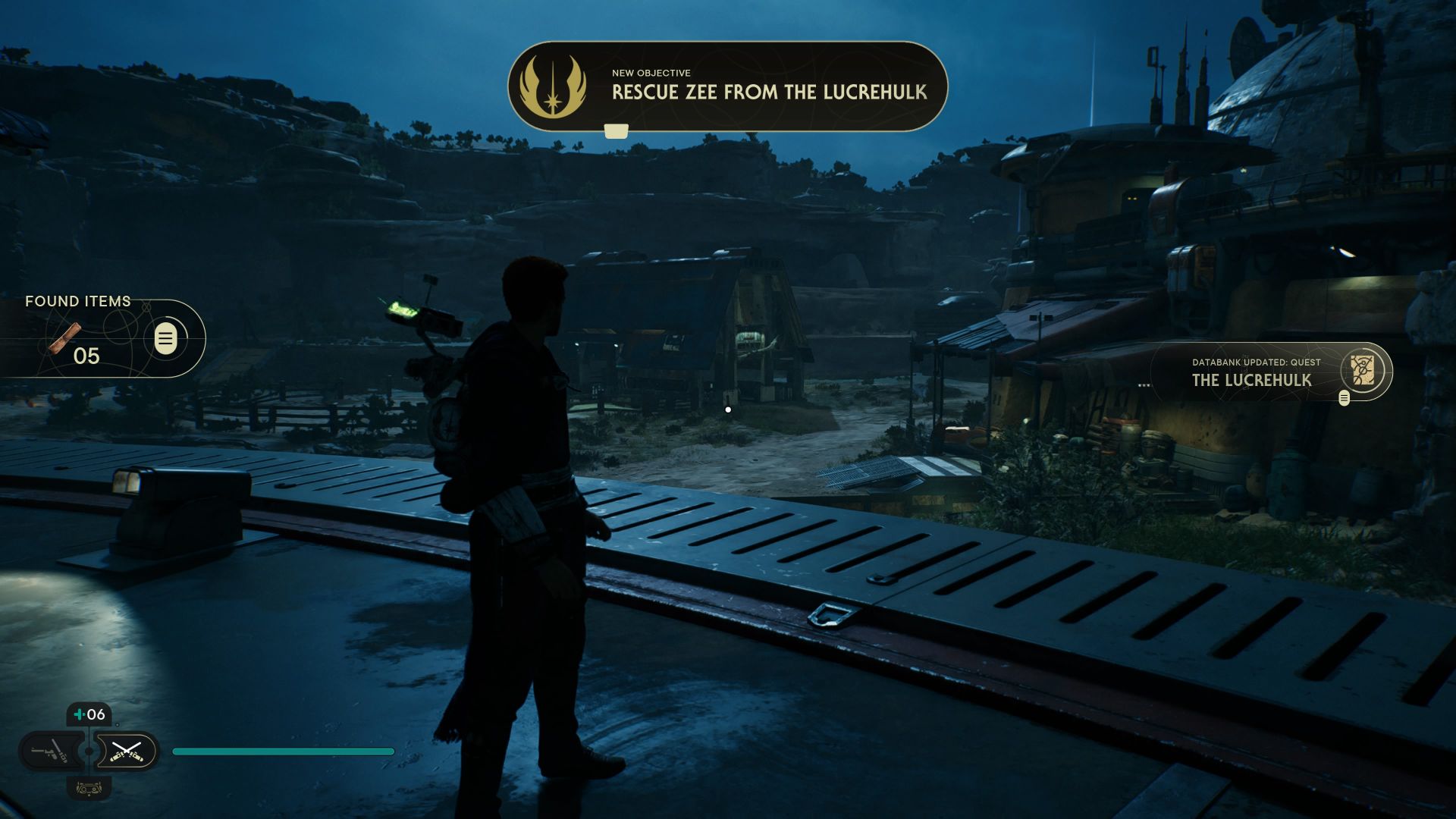The height and width of the screenshot is (819, 1456).
Task: Expand the tab beneath the objective banner
Action: pos(616,130)
